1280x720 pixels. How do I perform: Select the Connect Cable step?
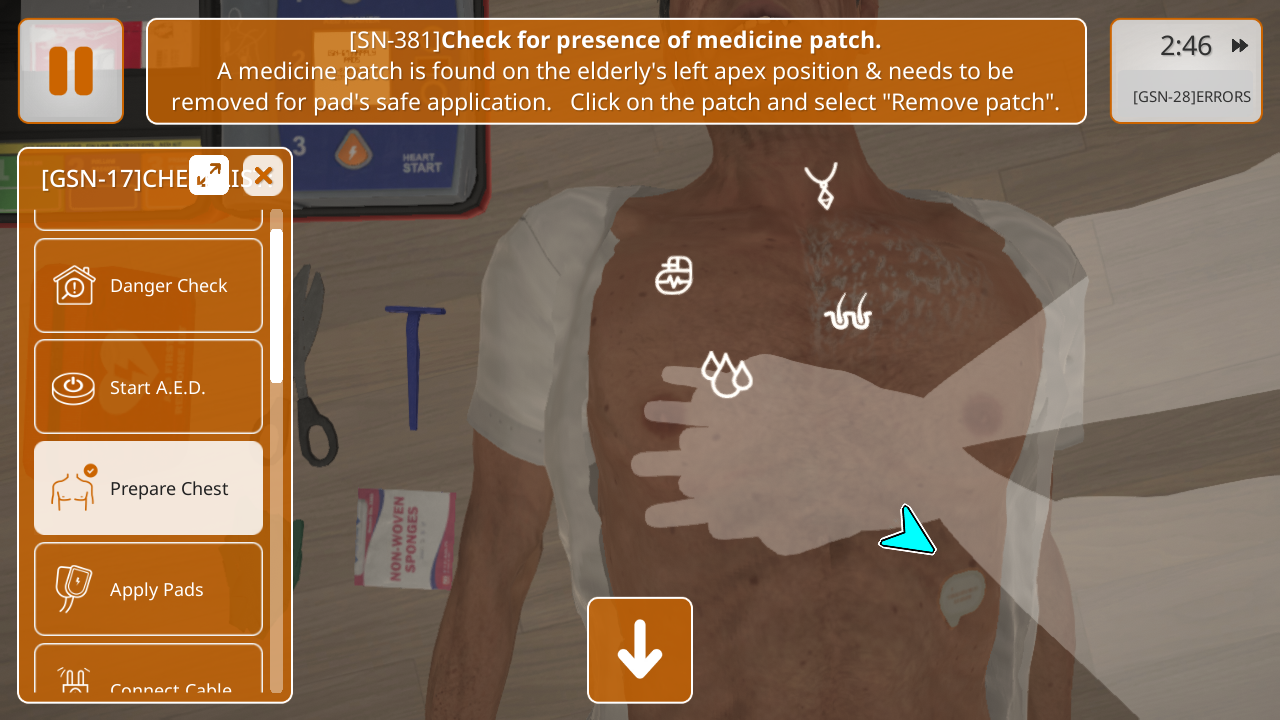pos(148,682)
